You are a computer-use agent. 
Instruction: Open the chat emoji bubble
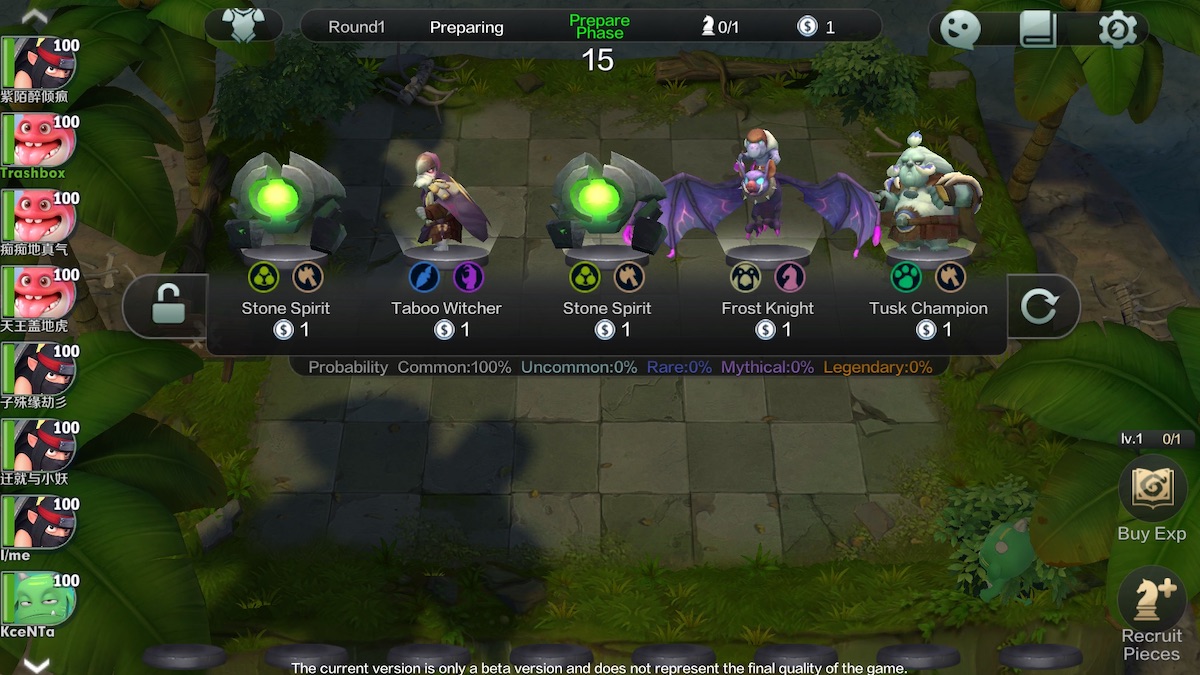click(x=960, y=29)
